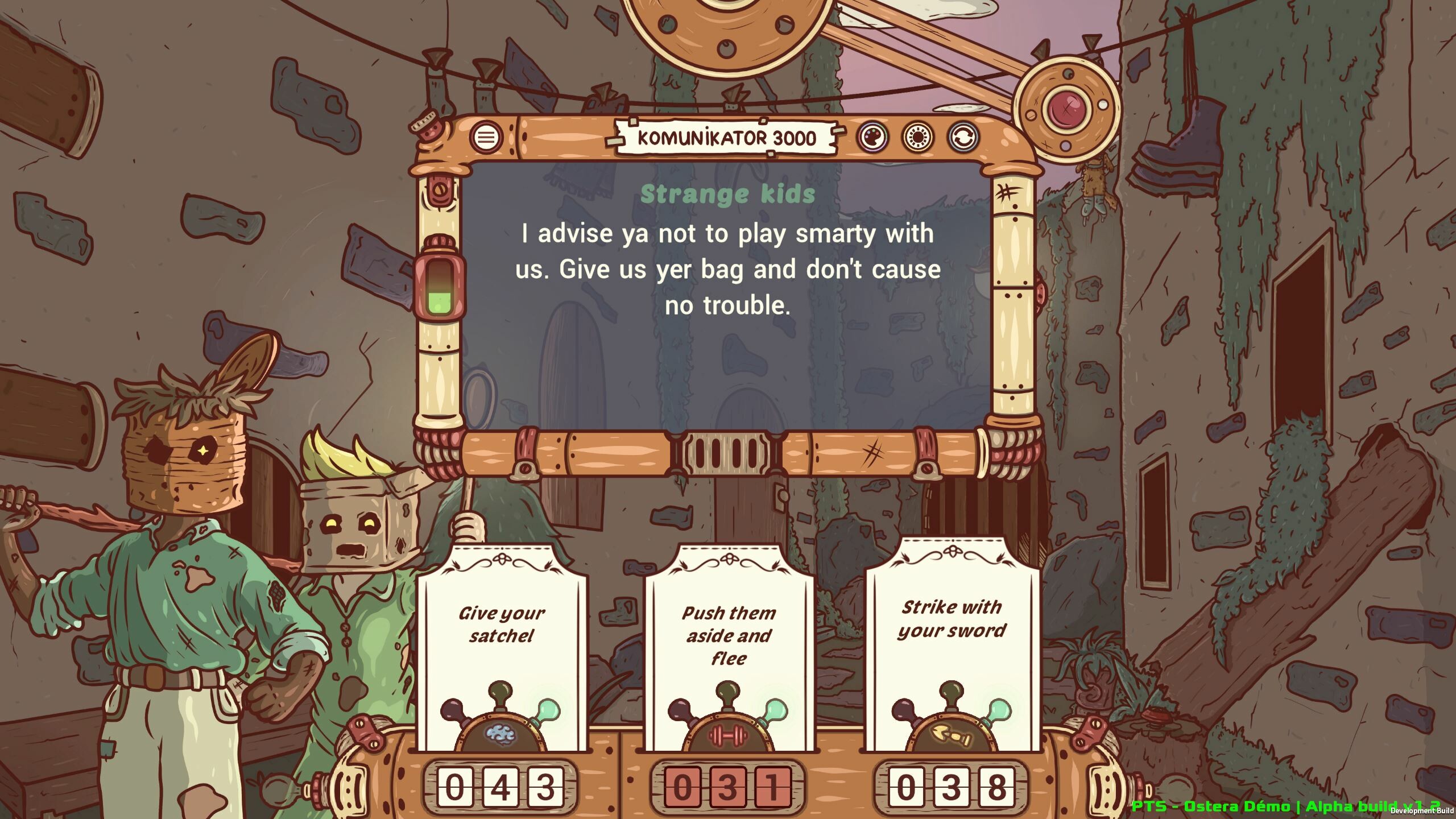Click the shutter-style settings dial icon
This screenshot has width=1456, height=819.
point(917,137)
